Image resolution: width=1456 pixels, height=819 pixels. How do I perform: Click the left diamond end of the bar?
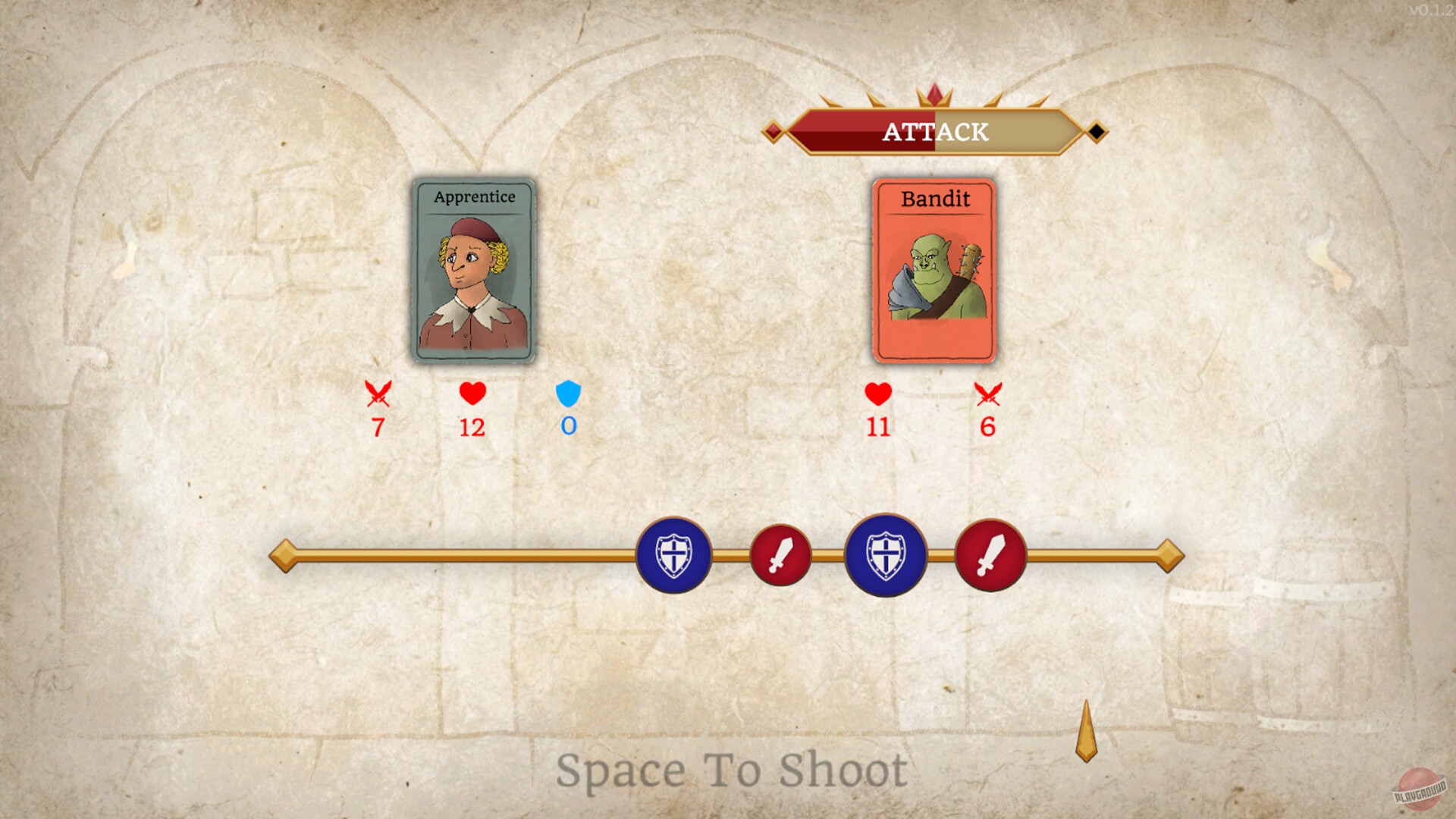point(284,556)
